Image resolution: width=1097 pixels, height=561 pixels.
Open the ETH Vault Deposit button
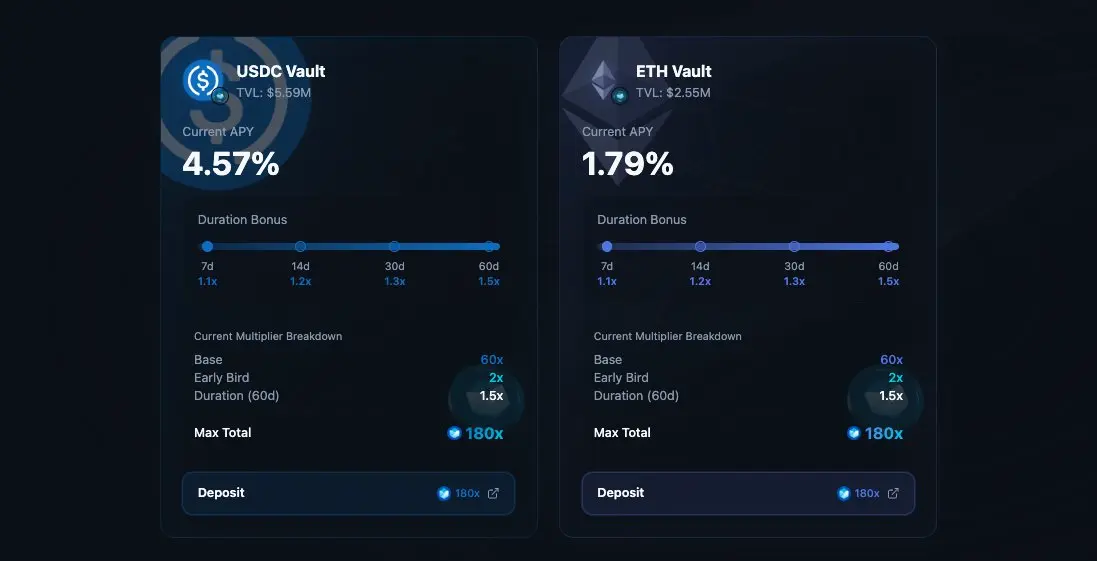click(747, 493)
